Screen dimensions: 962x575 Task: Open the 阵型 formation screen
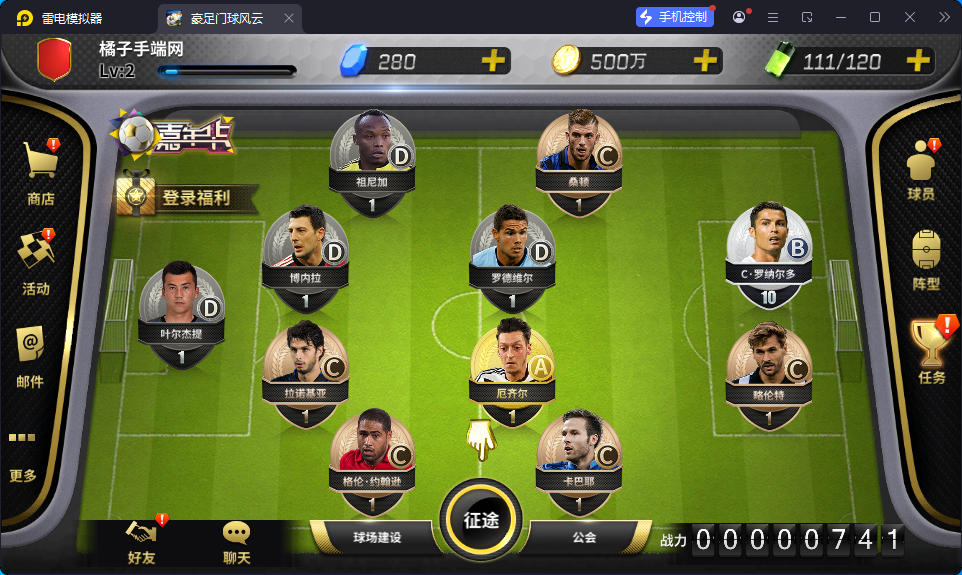[x=926, y=260]
